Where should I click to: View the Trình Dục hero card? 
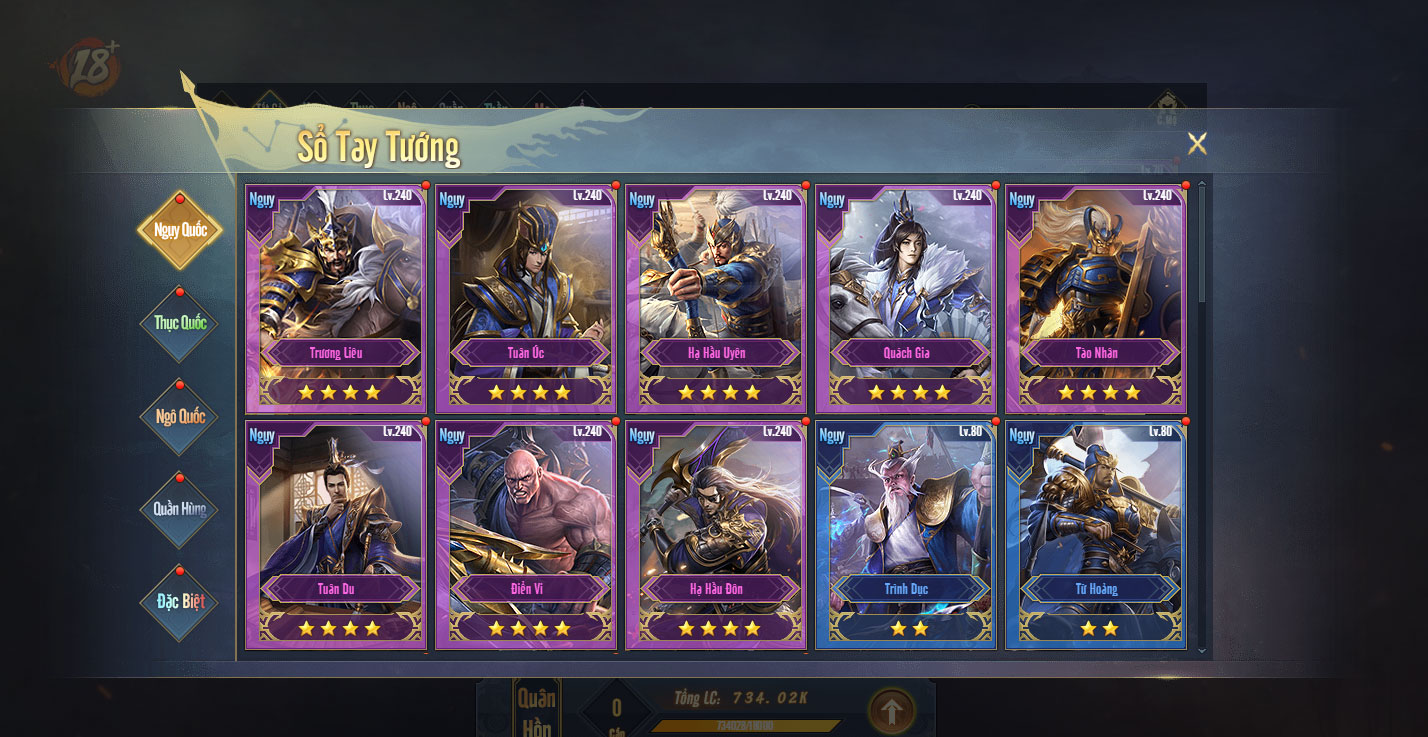coord(906,533)
